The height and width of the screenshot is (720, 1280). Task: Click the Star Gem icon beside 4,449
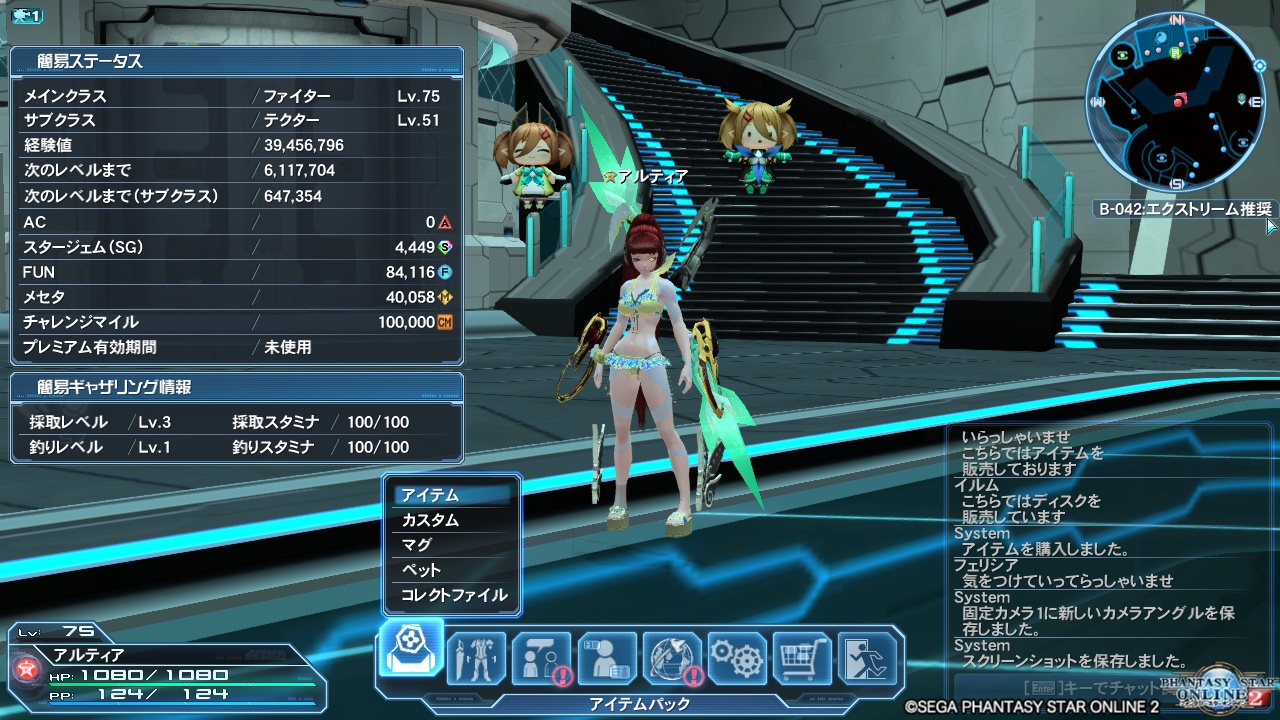(445, 247)
